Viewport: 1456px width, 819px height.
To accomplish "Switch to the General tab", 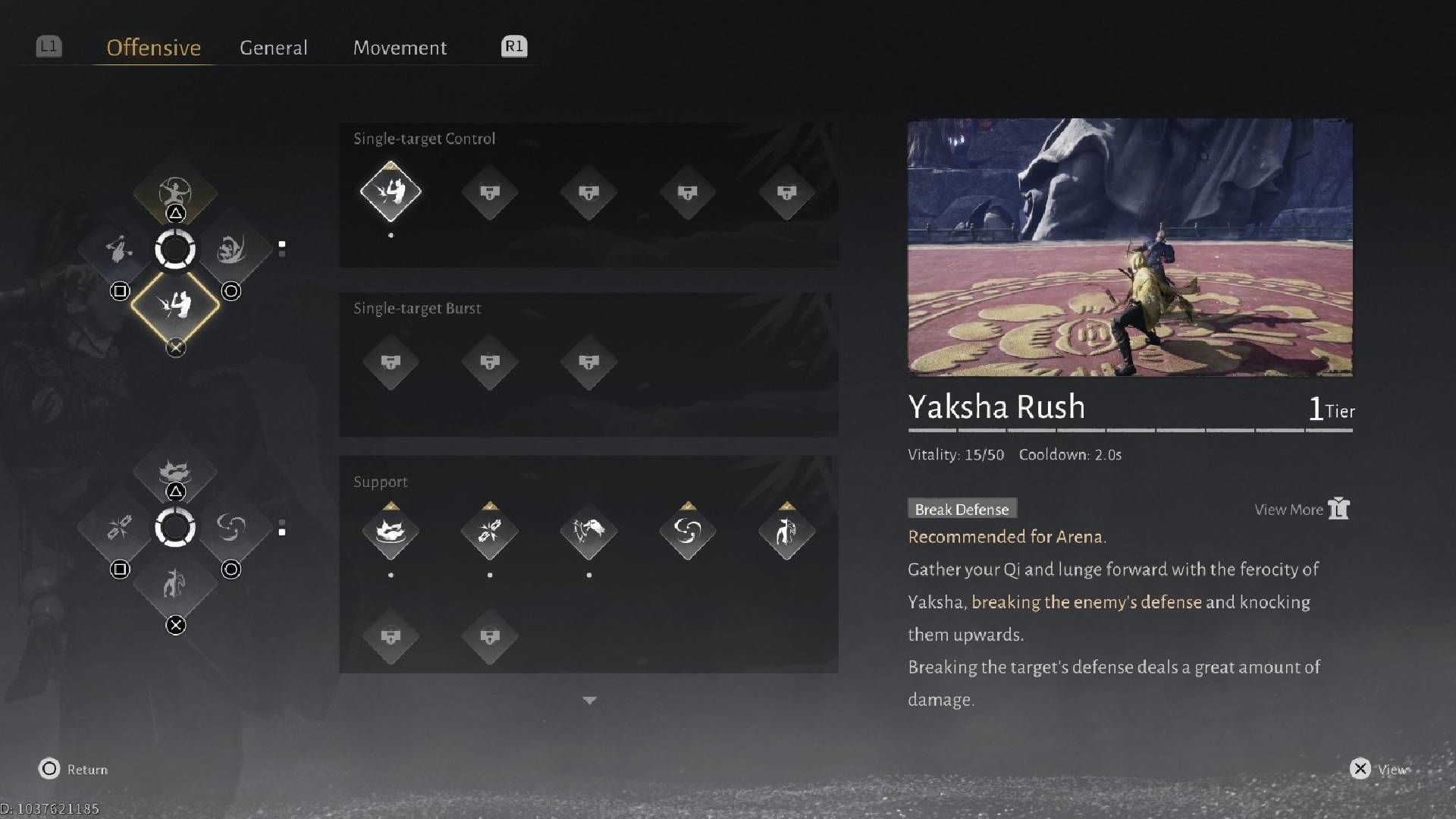I will 274,47.
